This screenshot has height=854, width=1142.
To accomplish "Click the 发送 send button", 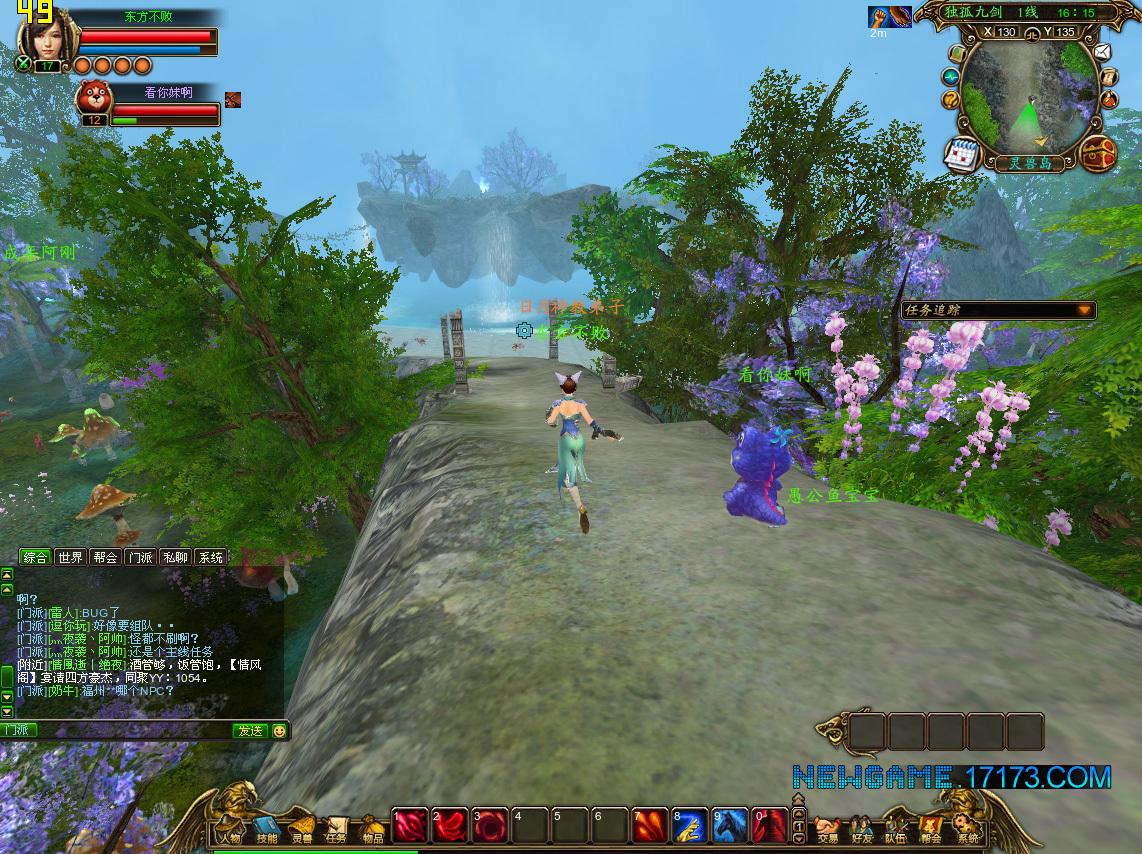I will [249, 731].
